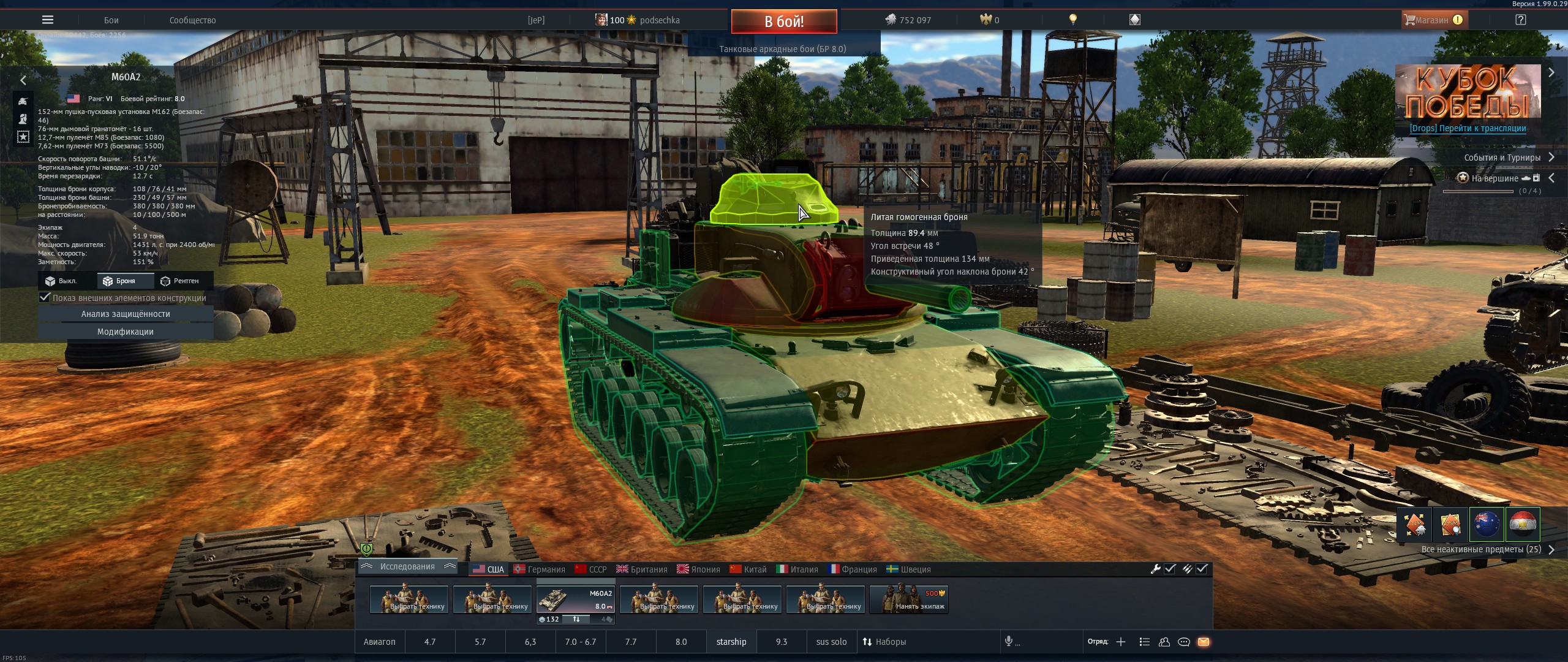
Task: Switch to Броня armor view
Action: (119, 281)
